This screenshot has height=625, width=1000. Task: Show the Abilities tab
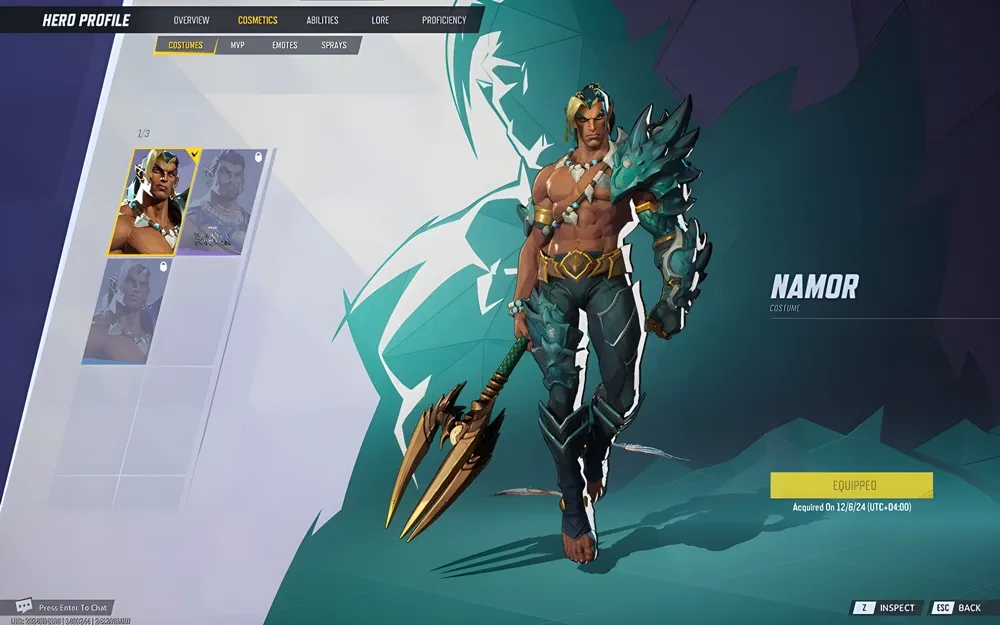pos(322,20)
